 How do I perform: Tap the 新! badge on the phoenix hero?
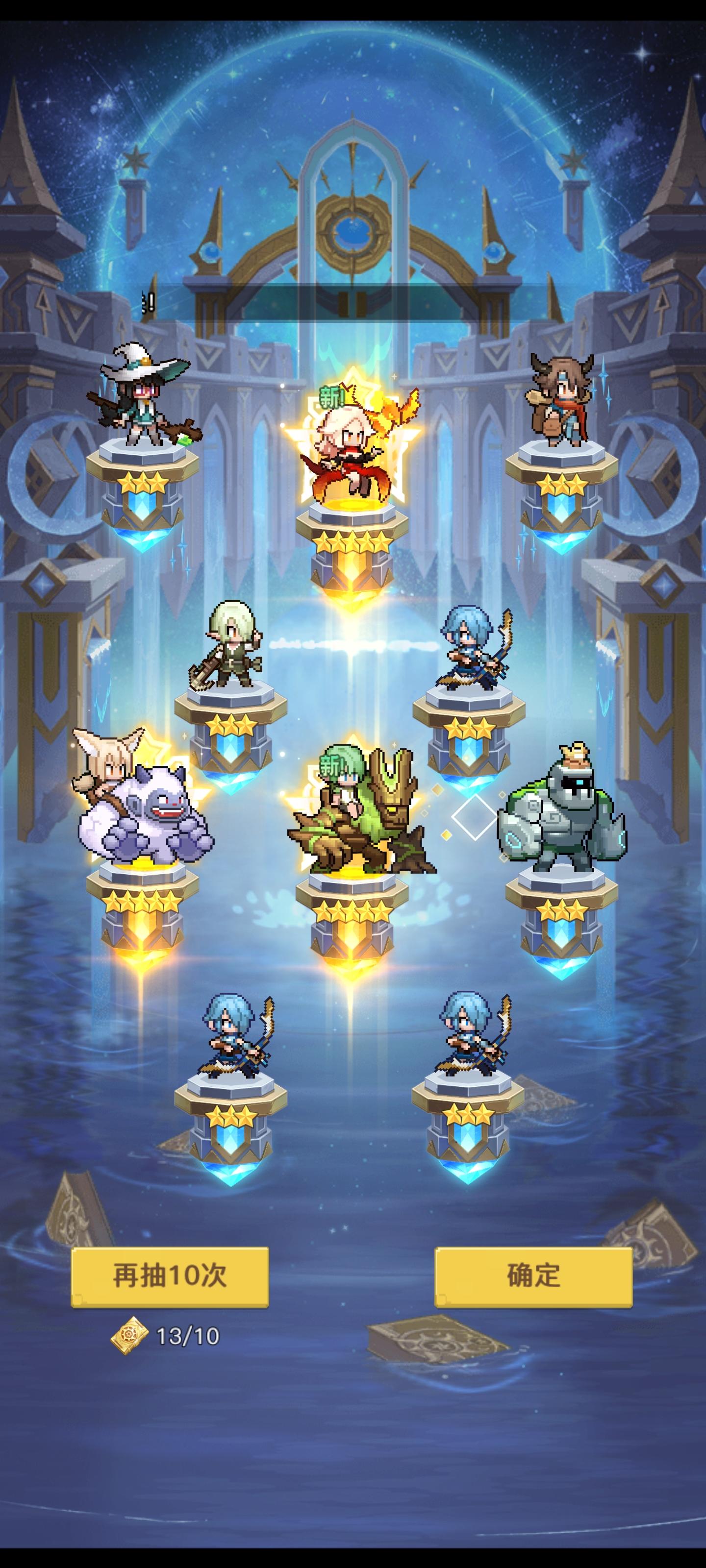click(331, 396)
